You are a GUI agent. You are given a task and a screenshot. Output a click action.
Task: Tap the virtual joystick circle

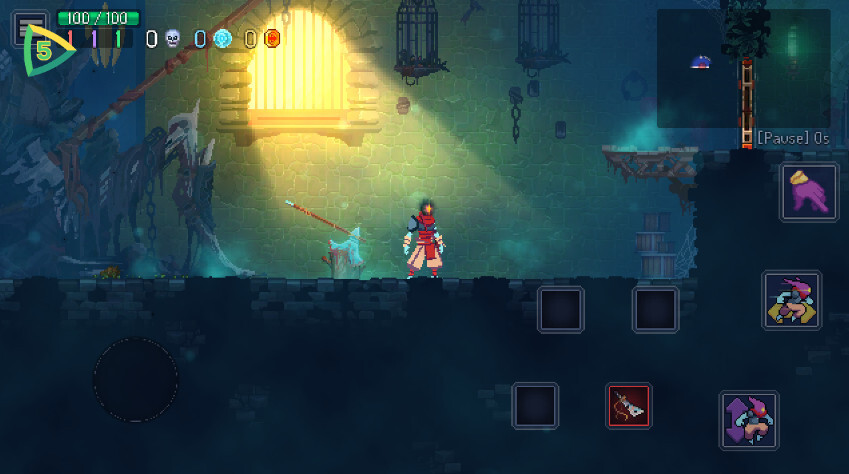pos(136,380)
